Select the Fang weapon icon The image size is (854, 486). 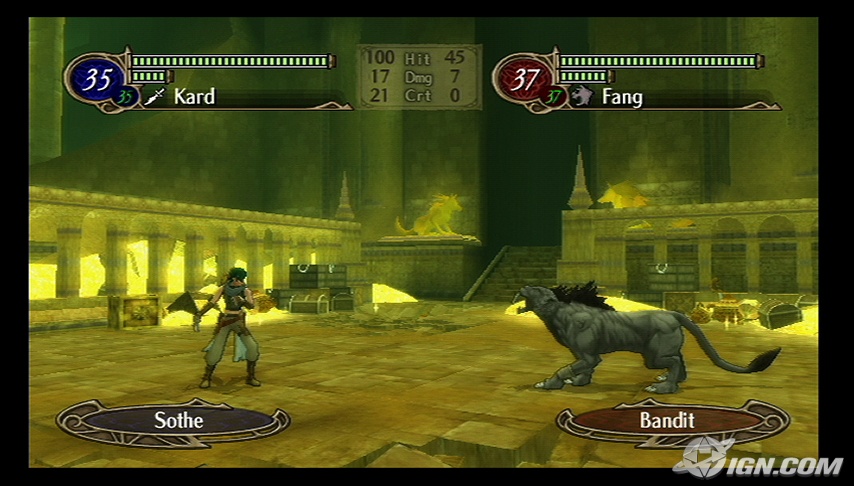[583, 97]
